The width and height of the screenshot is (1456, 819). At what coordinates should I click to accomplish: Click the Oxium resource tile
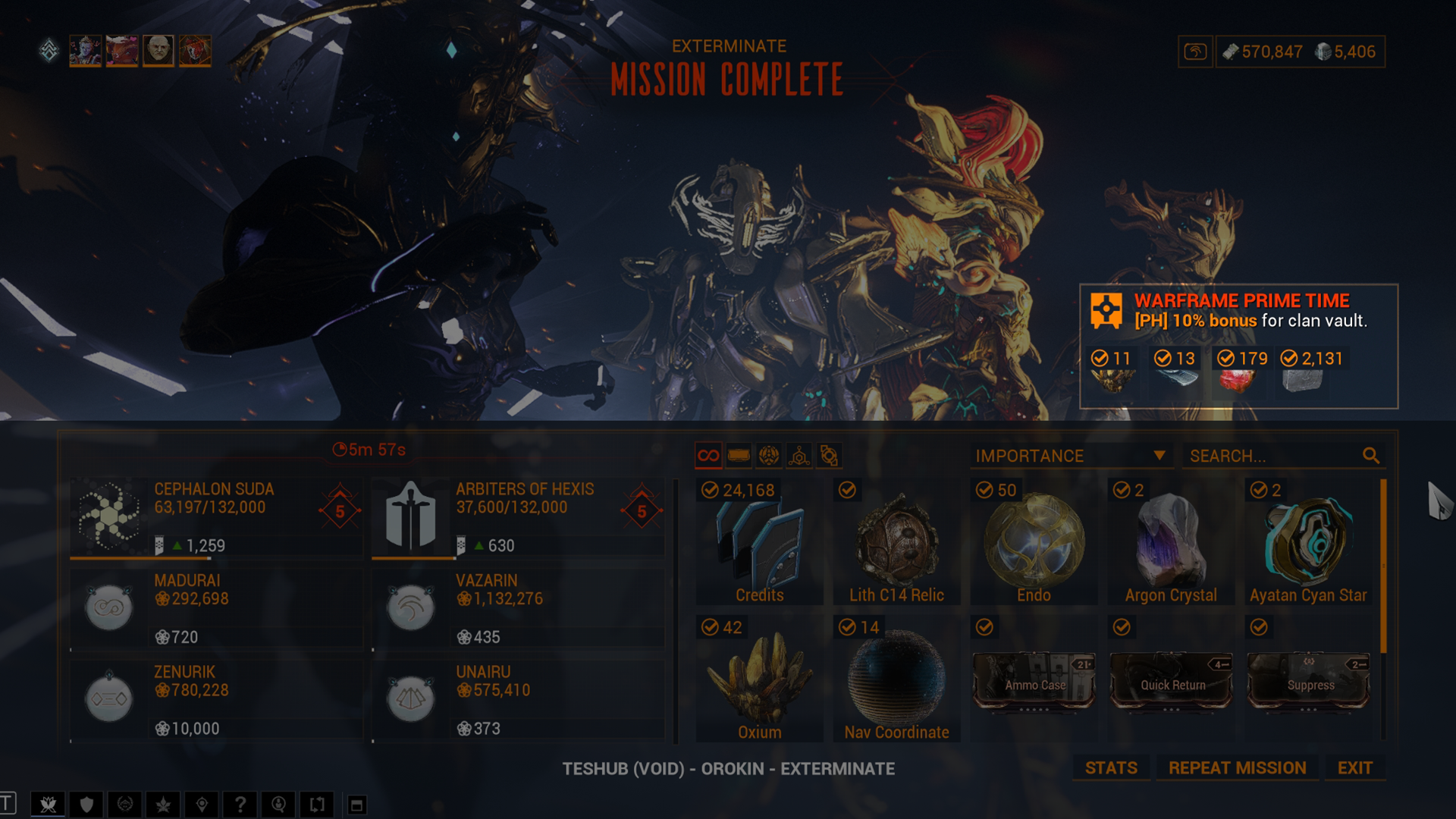759,680
